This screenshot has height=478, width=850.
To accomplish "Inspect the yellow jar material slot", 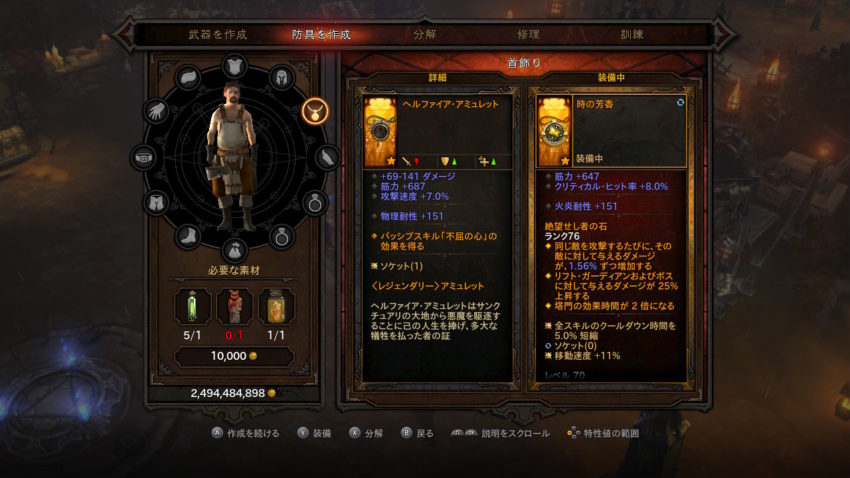I will point(277,308).
